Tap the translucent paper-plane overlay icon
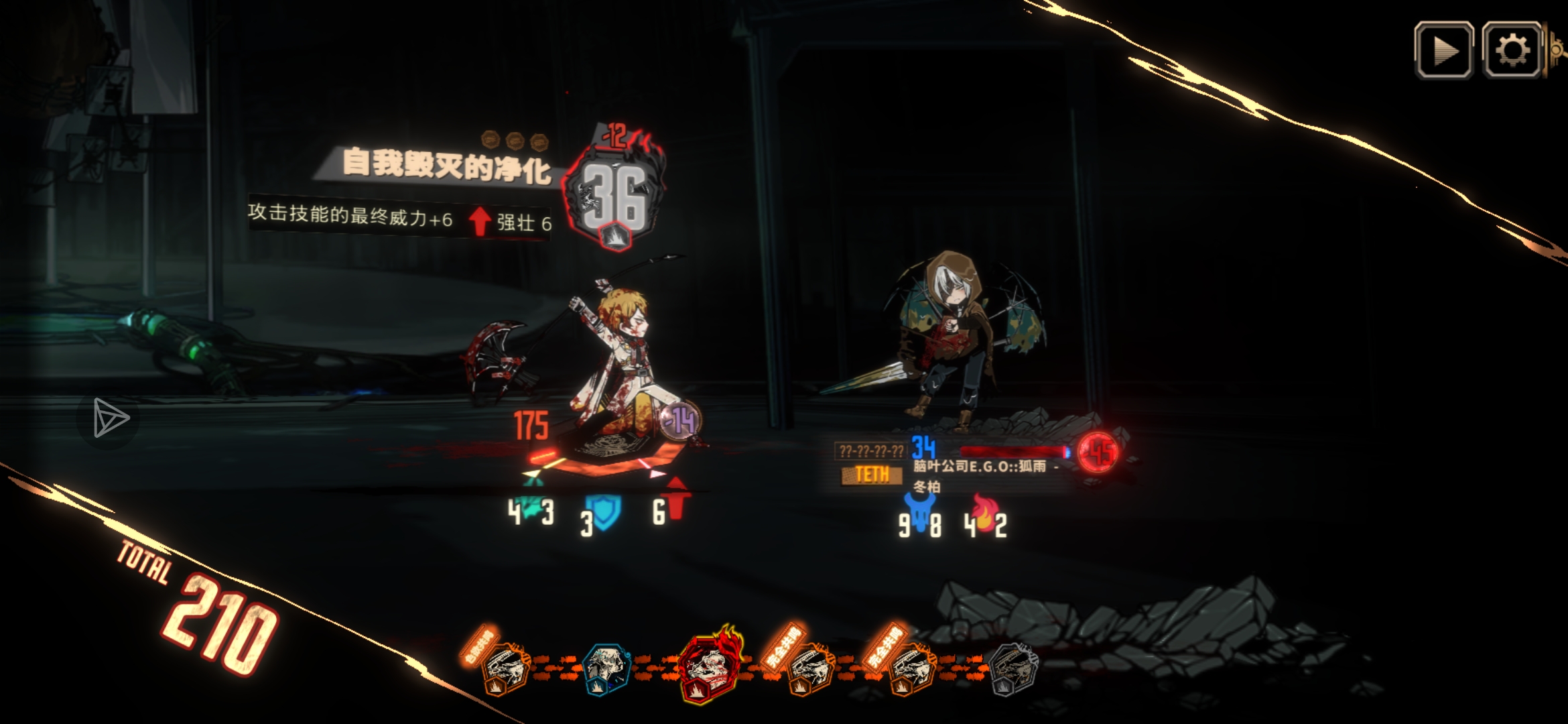The width and height of the screenshot is (1568, 724). tap(109, 418)
